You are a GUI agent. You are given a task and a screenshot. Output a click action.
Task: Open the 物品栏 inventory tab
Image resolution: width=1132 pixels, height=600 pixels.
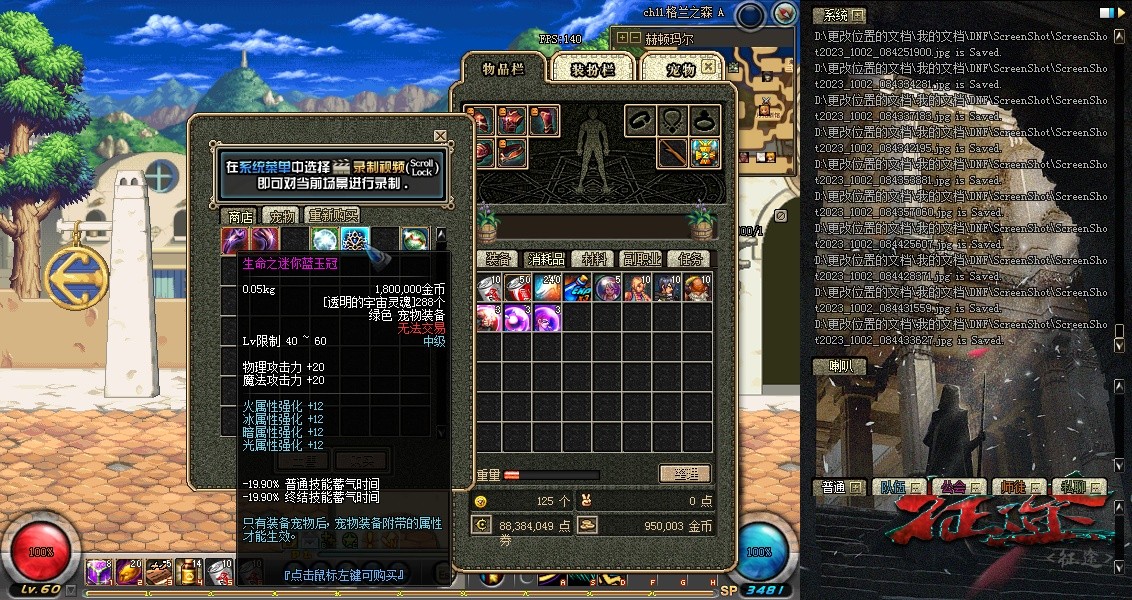tap(503, 69)
